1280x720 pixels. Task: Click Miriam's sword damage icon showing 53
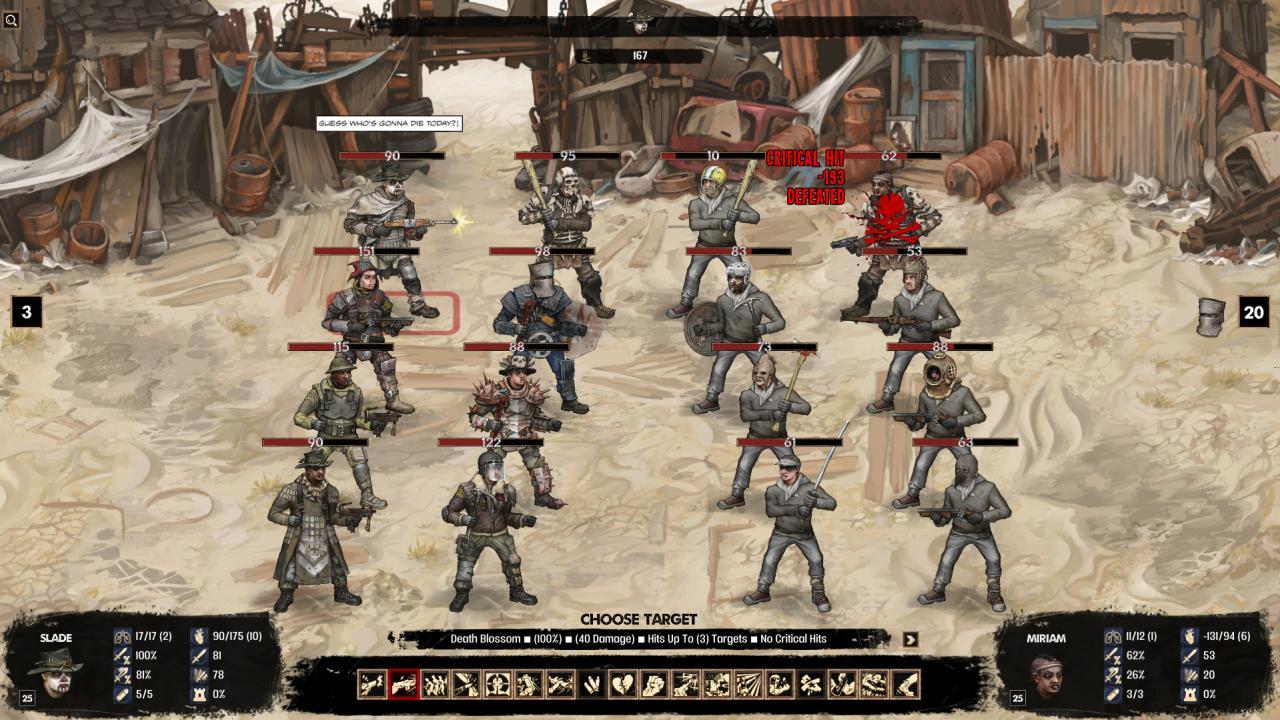point(1190,656)
